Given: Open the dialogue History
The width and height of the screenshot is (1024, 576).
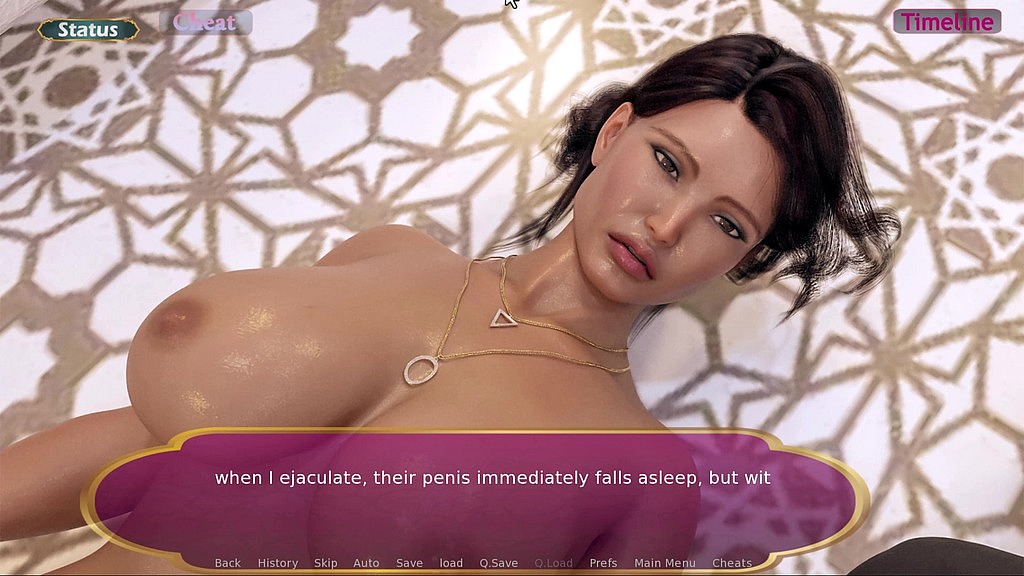Looking at the screenshot, I should pyautogui.click(x=278, y=563).
